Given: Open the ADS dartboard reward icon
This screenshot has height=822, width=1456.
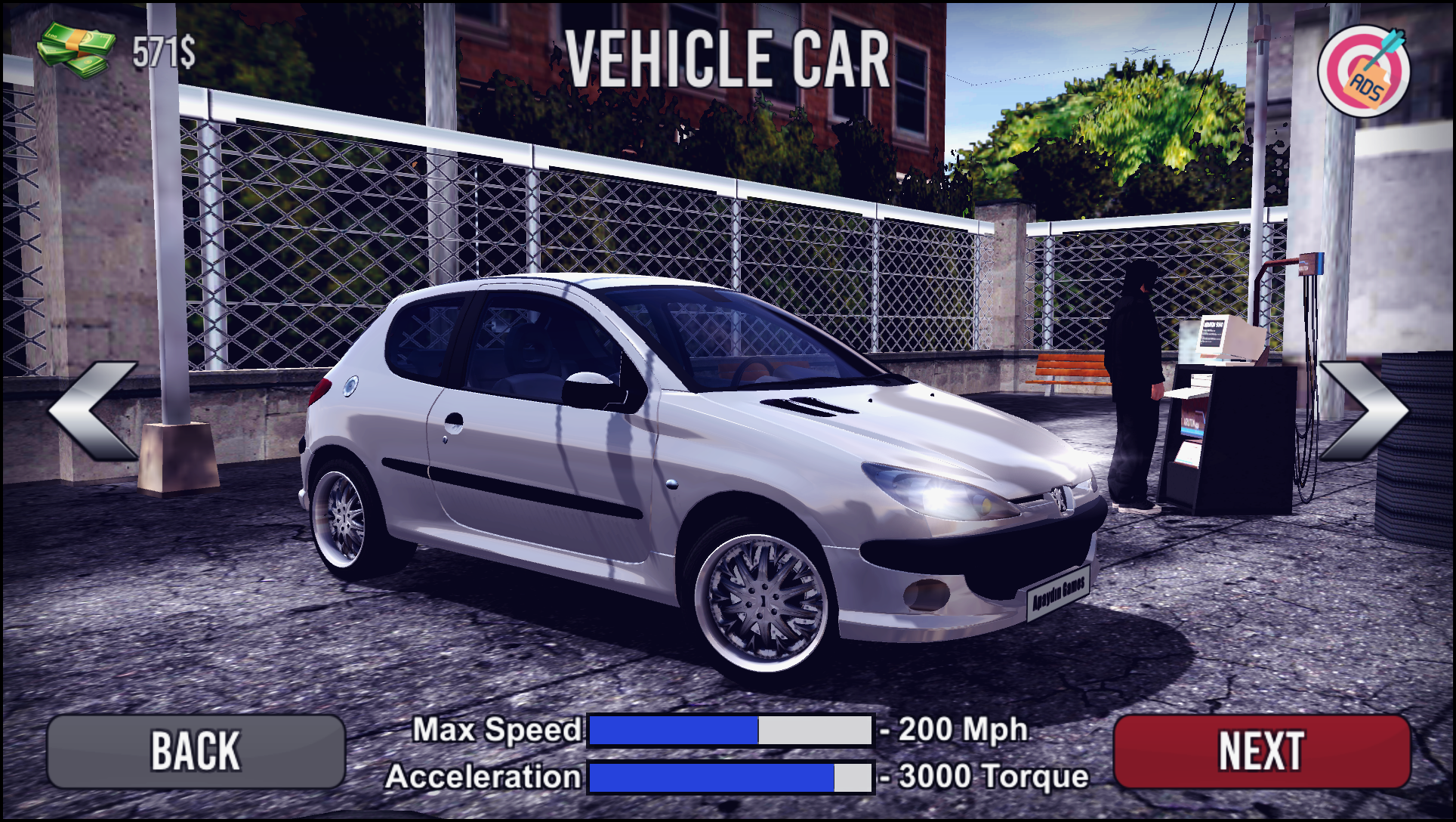Looking at the screenshot, I should click(x=1365, y=72).
